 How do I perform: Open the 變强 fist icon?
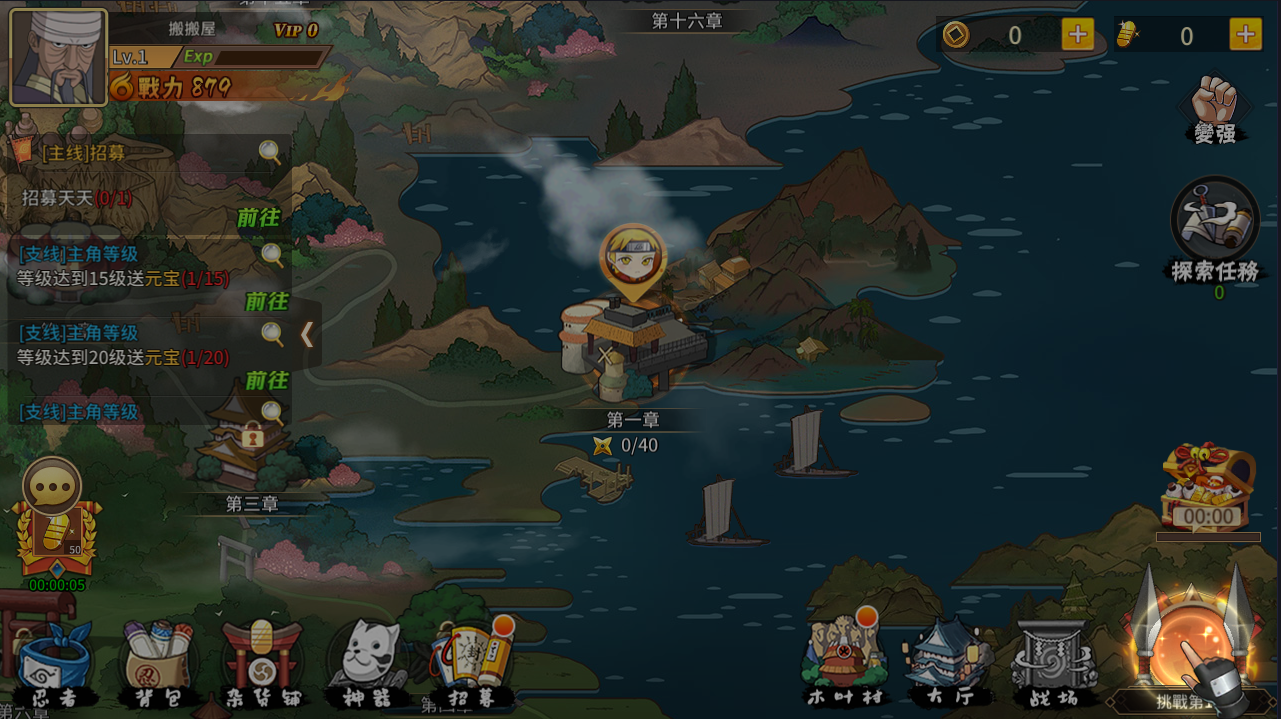1214,107
